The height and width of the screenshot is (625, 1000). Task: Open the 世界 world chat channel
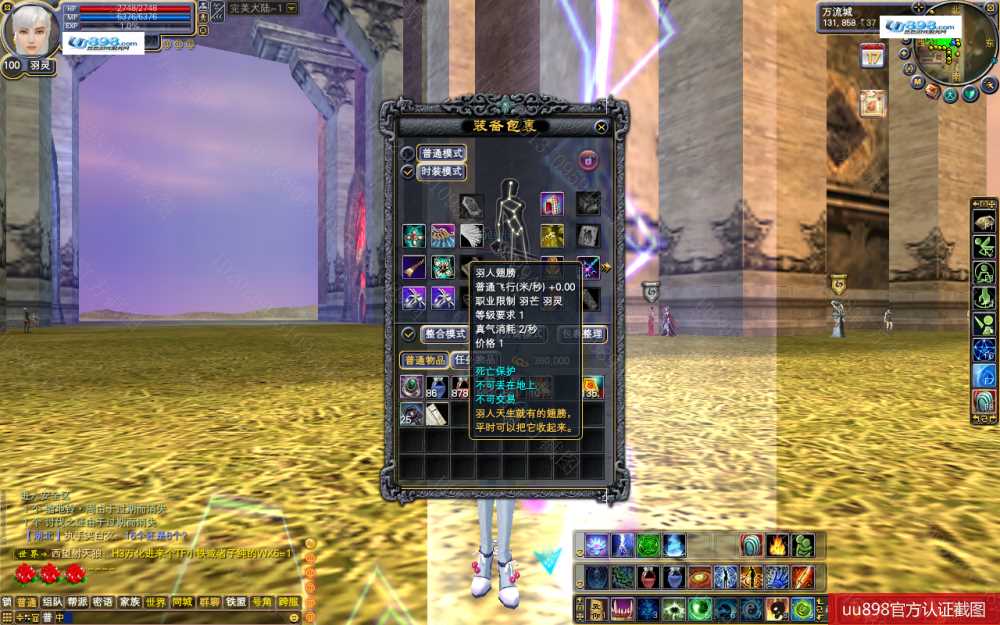tap(156, 603)
